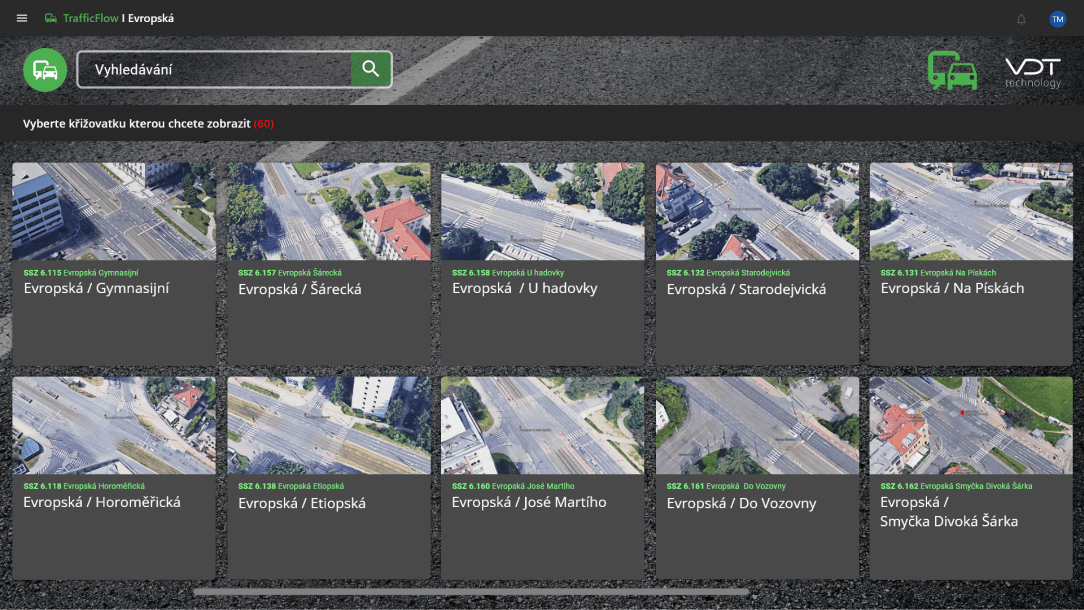Open the Evropská / Šárecká intersection card
The width and height of the screenshot is (1084, 610).
tap(329, 264)
